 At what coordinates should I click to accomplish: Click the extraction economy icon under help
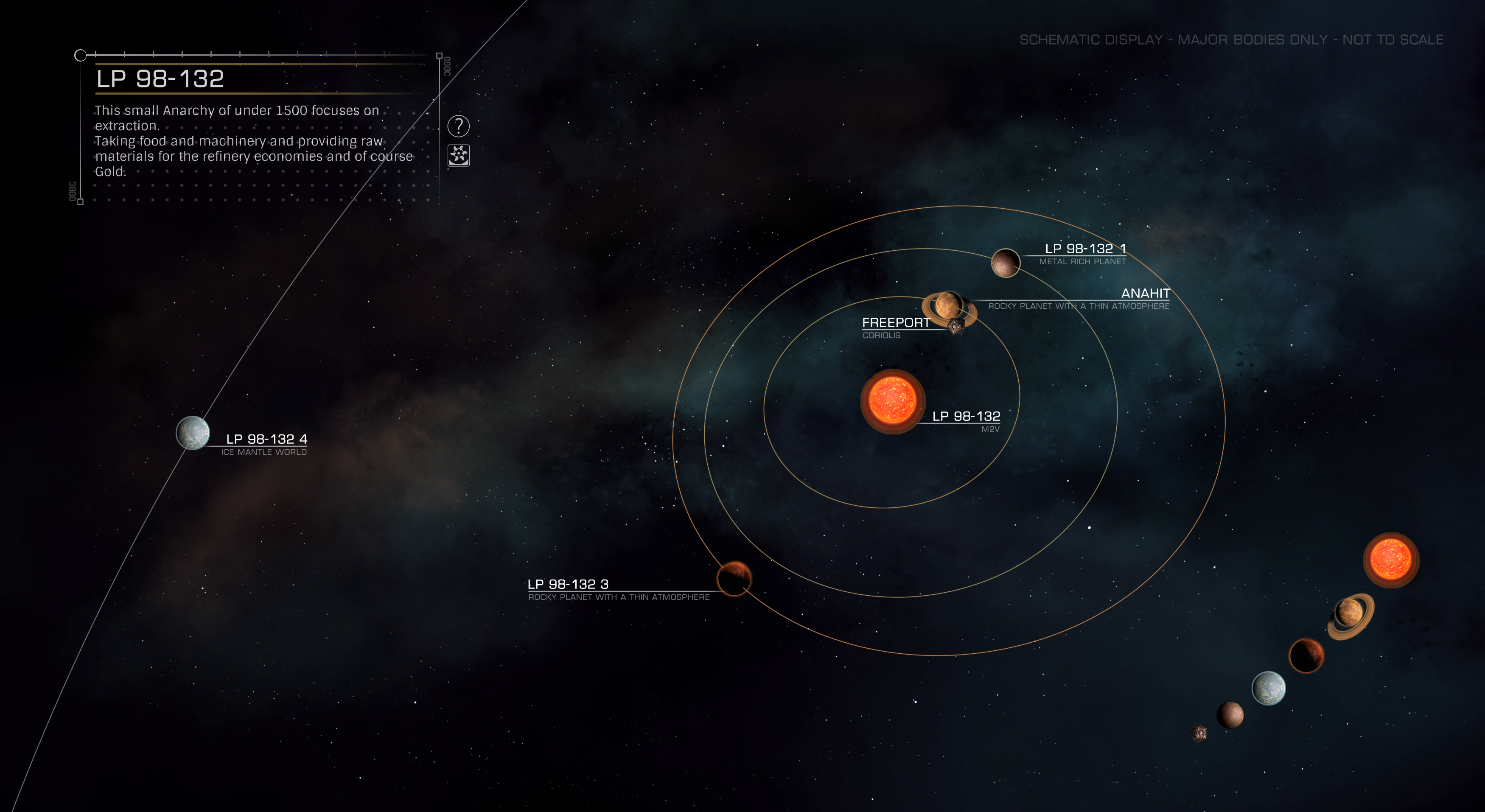point(458,155)
